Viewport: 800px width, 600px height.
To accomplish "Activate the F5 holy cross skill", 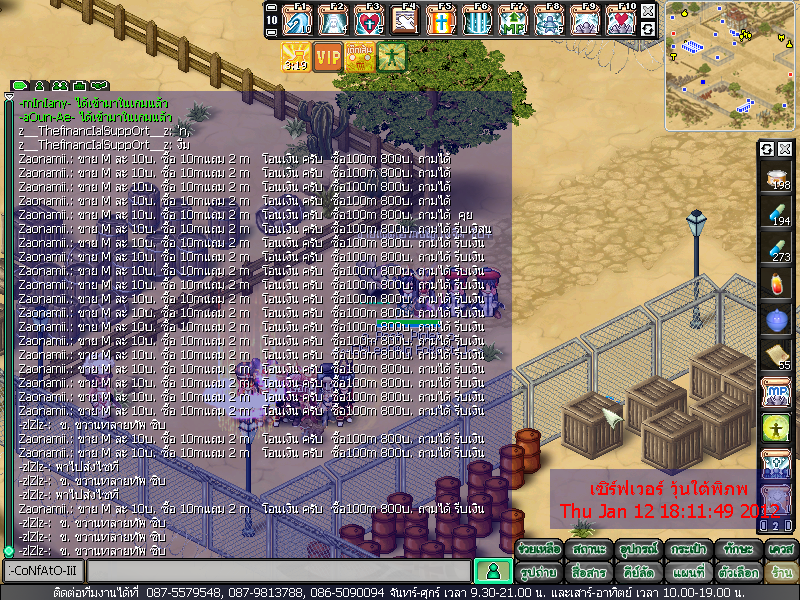I will coord(441,19).
